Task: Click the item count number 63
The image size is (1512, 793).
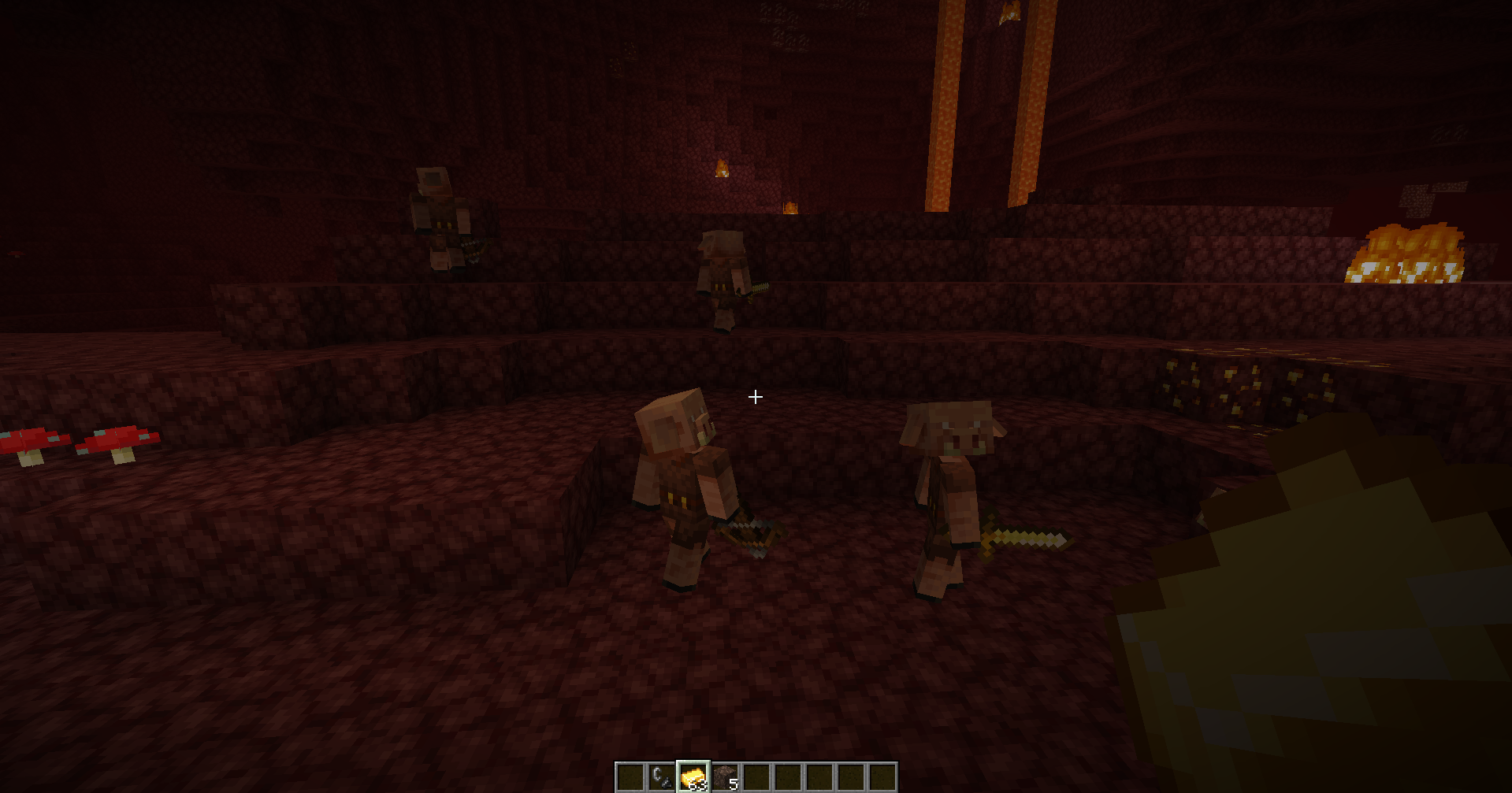Action: click(698, 786)
